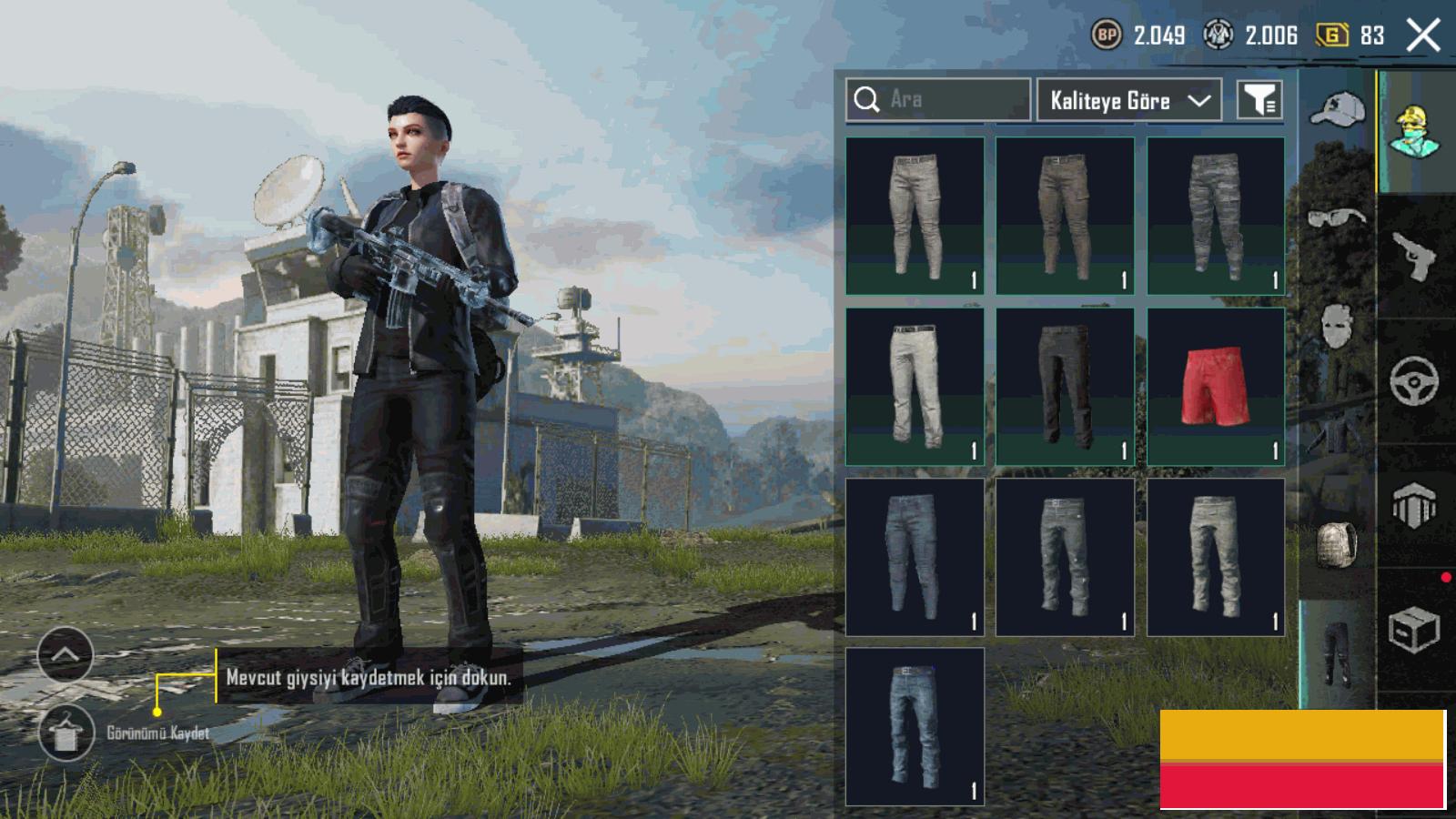
Task: Switch to the backpack category
Action: (x=1337, y=544)
